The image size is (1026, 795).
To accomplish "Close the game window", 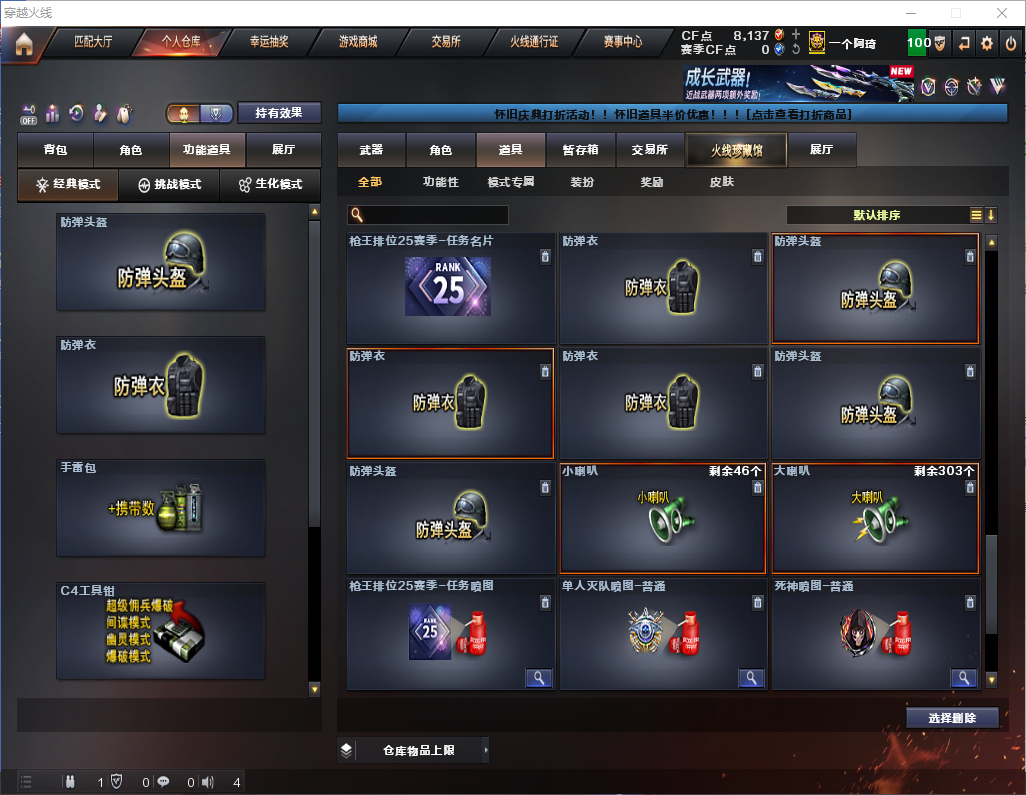I will coord(1002,13).
